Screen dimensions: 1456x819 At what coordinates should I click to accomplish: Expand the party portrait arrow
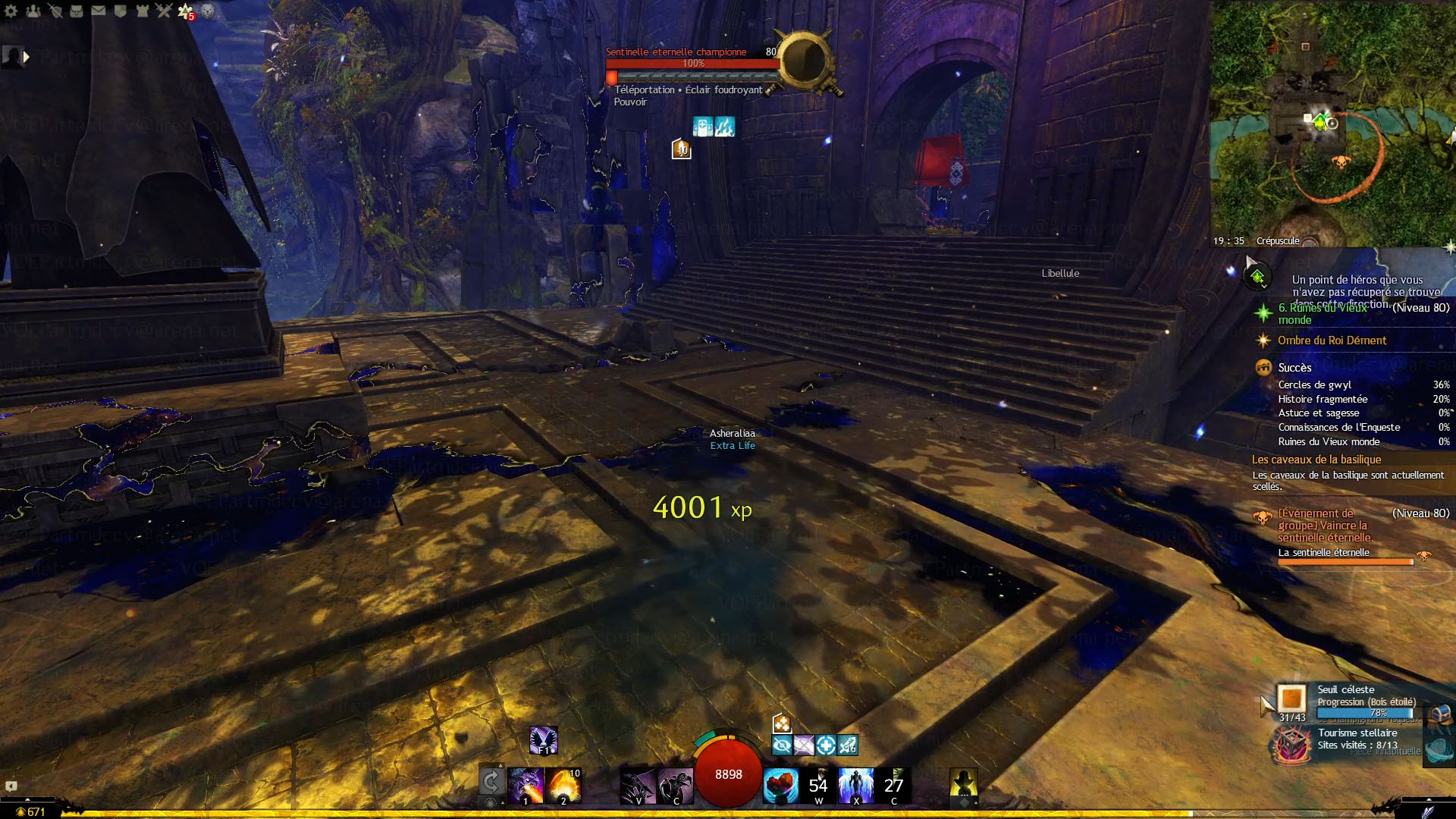click(27, 57)
